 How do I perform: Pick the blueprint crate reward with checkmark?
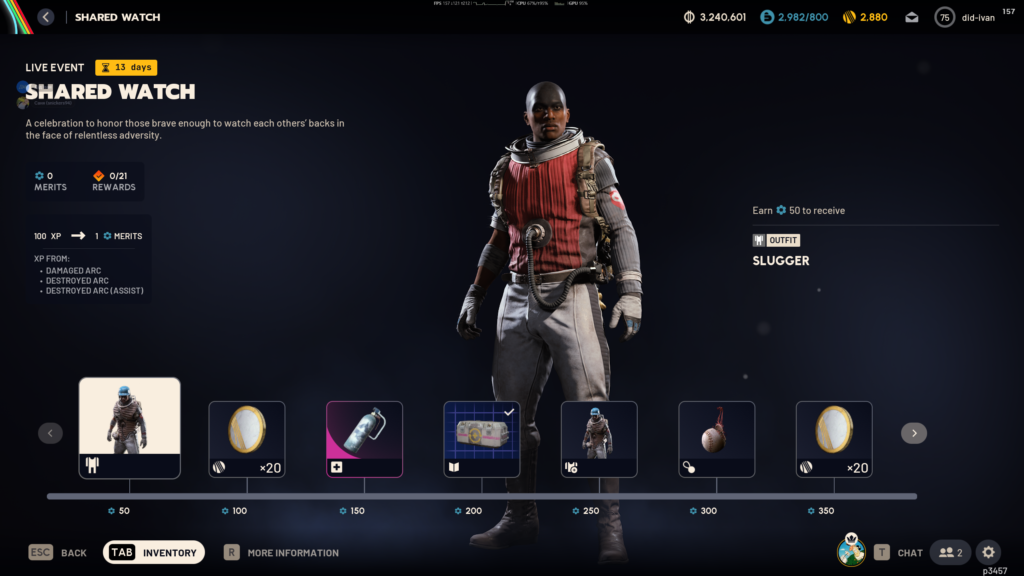tap(482, 439)
